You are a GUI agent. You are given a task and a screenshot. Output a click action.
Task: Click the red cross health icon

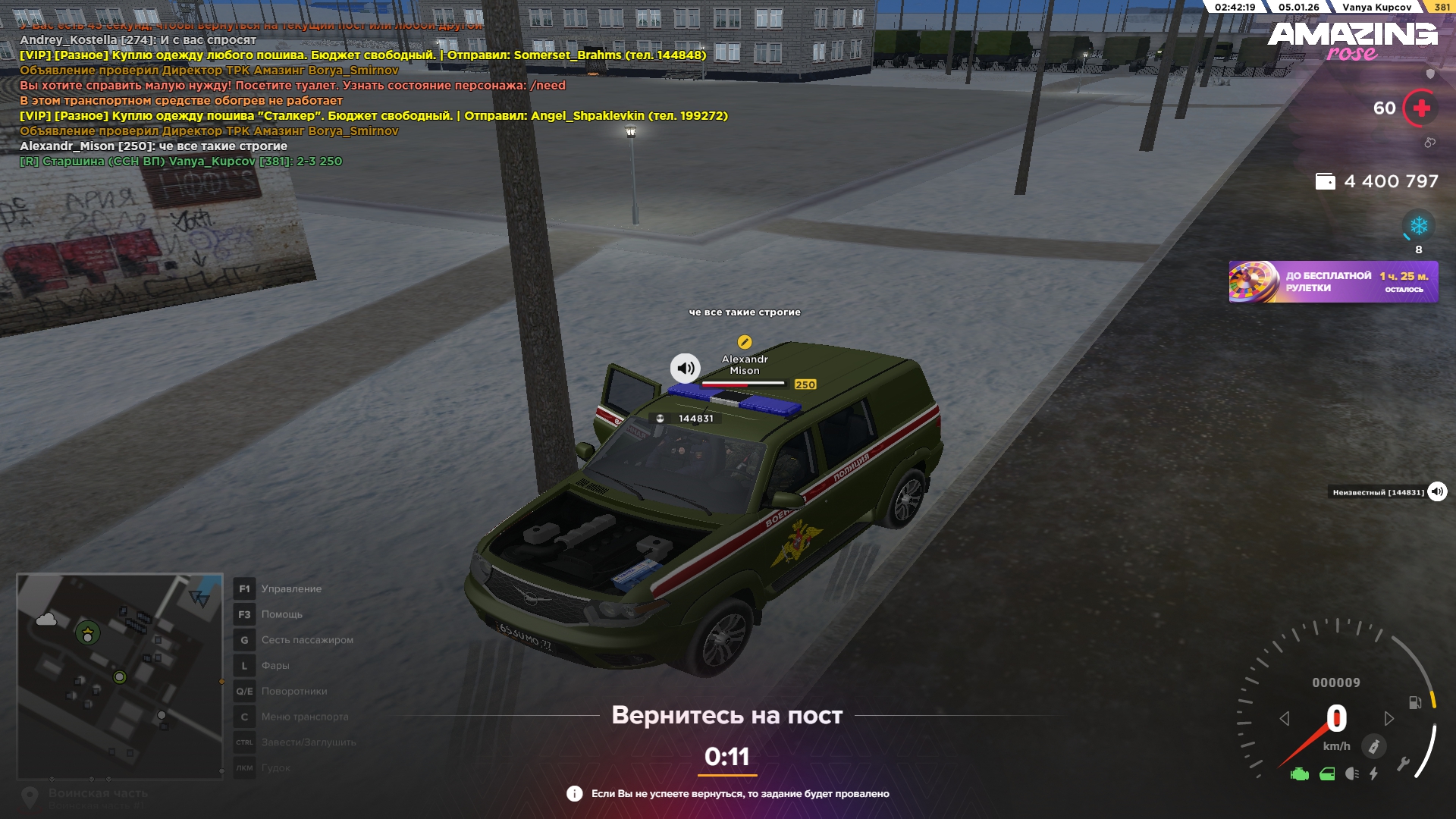click(x=1421, y=108)
